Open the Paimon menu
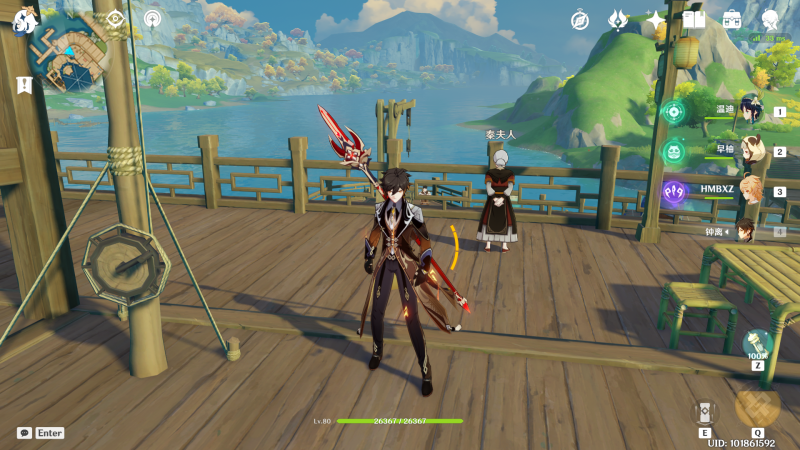This screenshot has width=800, height=450. pyautogui.click(x=22, y=22)
